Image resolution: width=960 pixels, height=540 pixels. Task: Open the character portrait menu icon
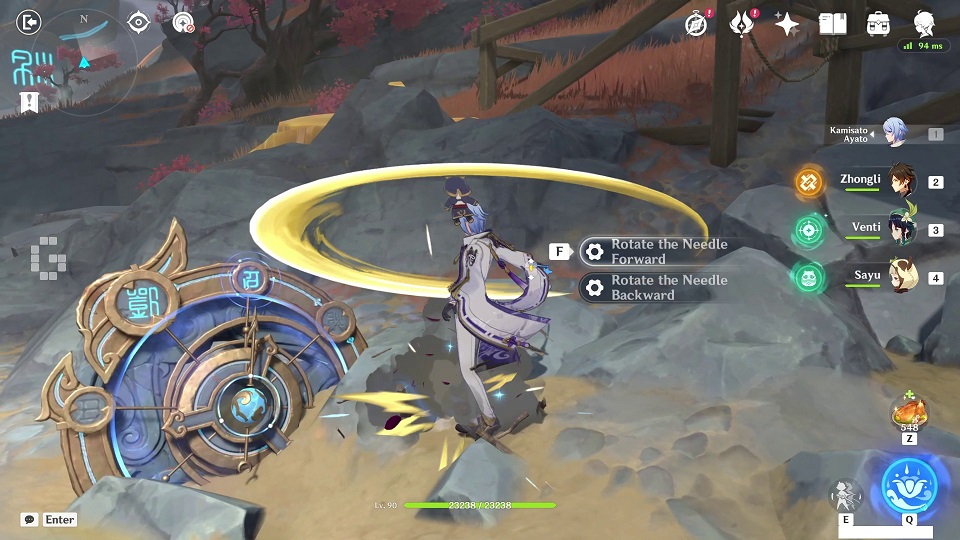pos(924,24)
